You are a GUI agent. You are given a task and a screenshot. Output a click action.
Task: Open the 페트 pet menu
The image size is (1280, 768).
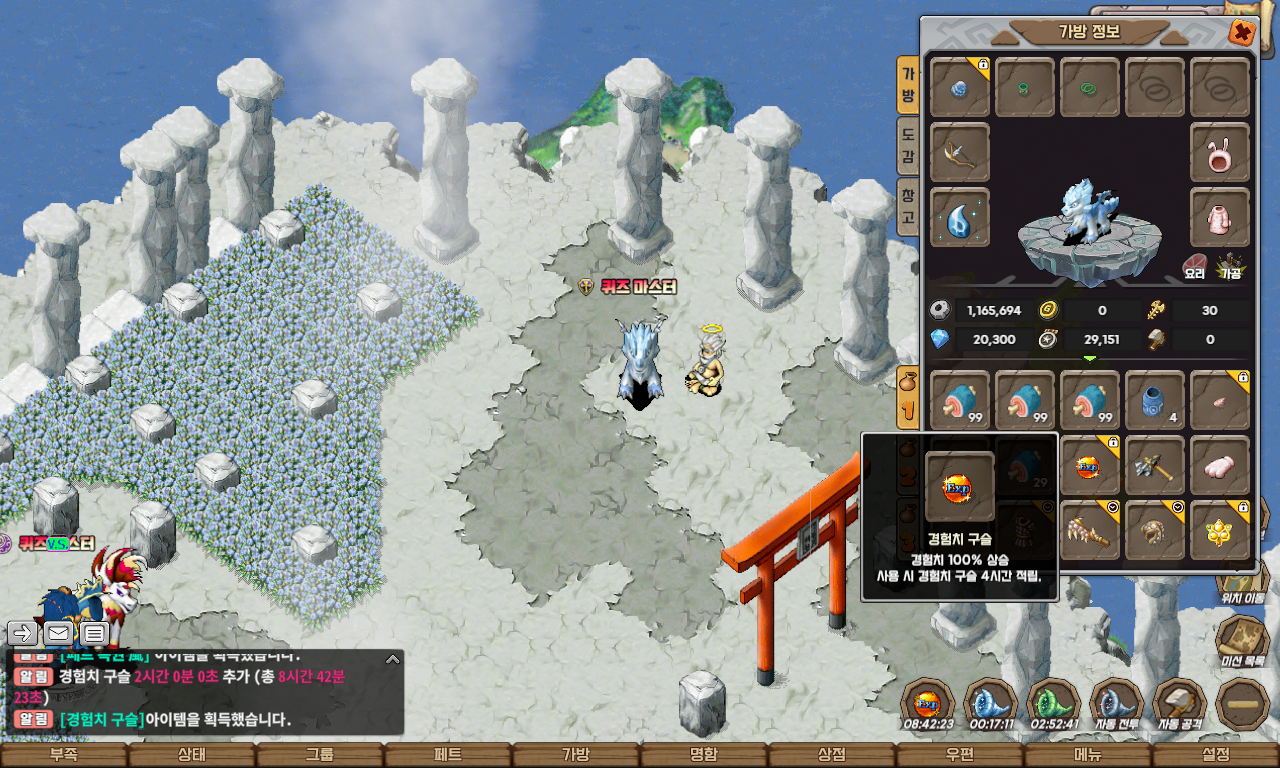[448, 755]
